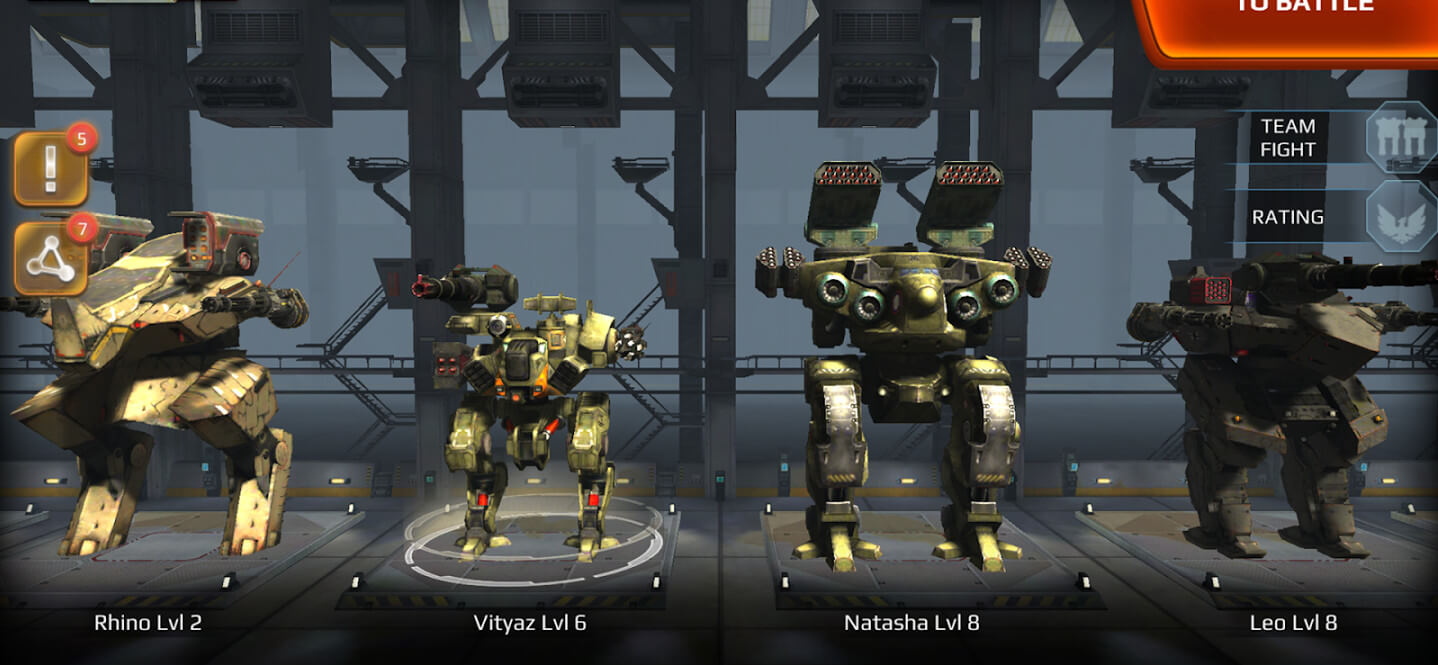The height and width of the screenshot is (665, 1438).
Task: Open the exclamation mark notifications button
Action: [x=50, y=170]
